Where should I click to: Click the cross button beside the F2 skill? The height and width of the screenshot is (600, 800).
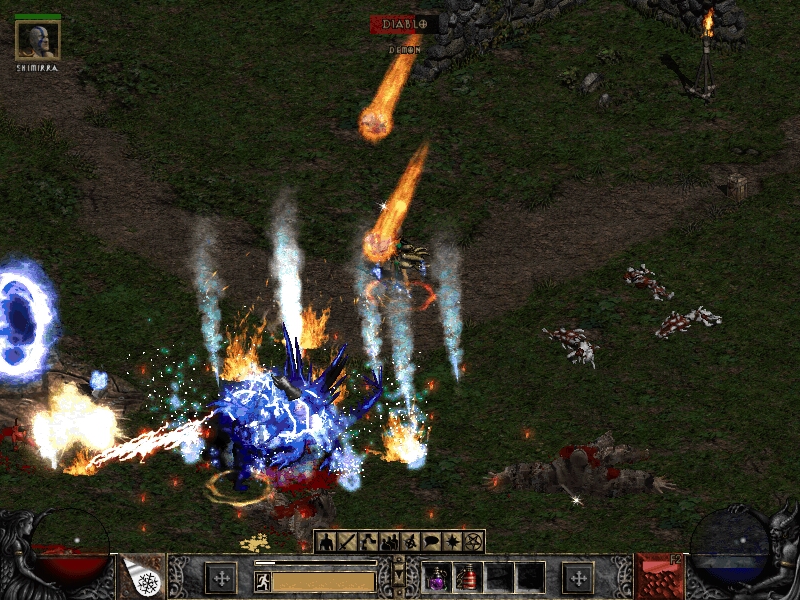point(577,577)
